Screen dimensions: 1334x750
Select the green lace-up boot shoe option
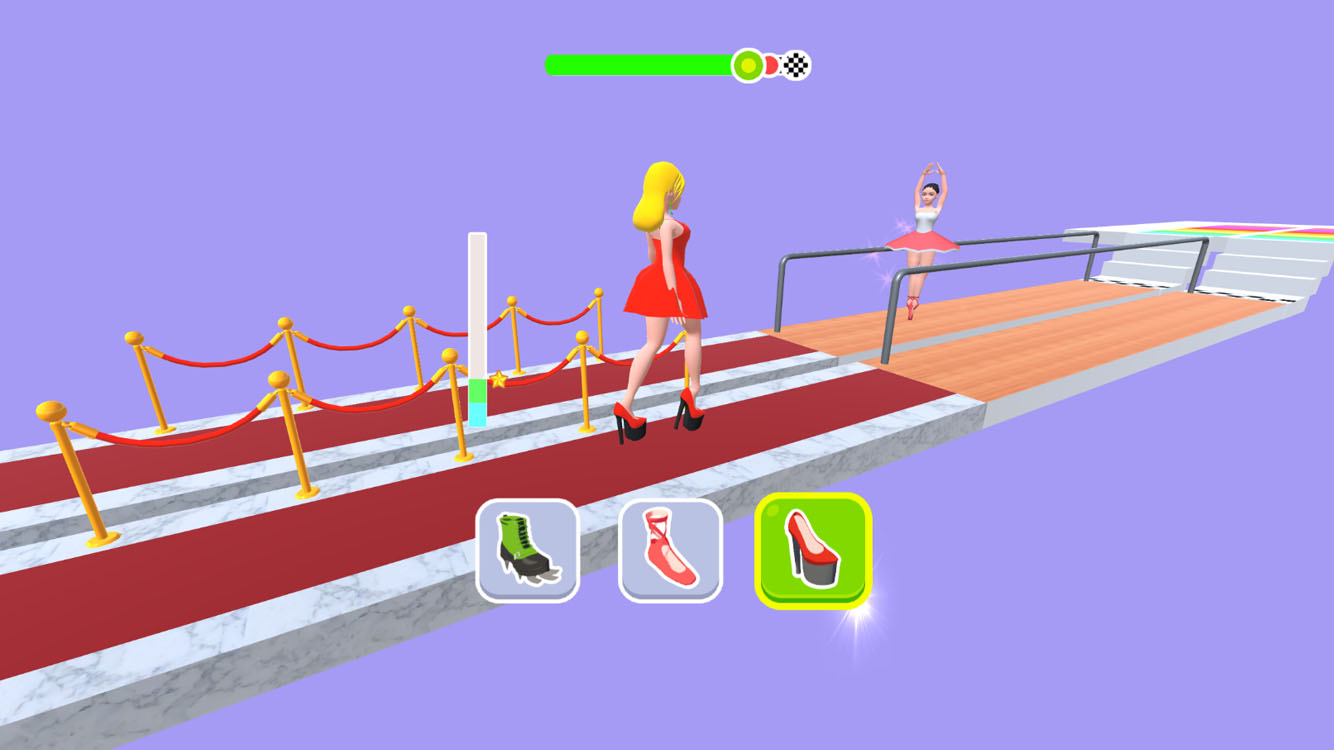point(527,552)
